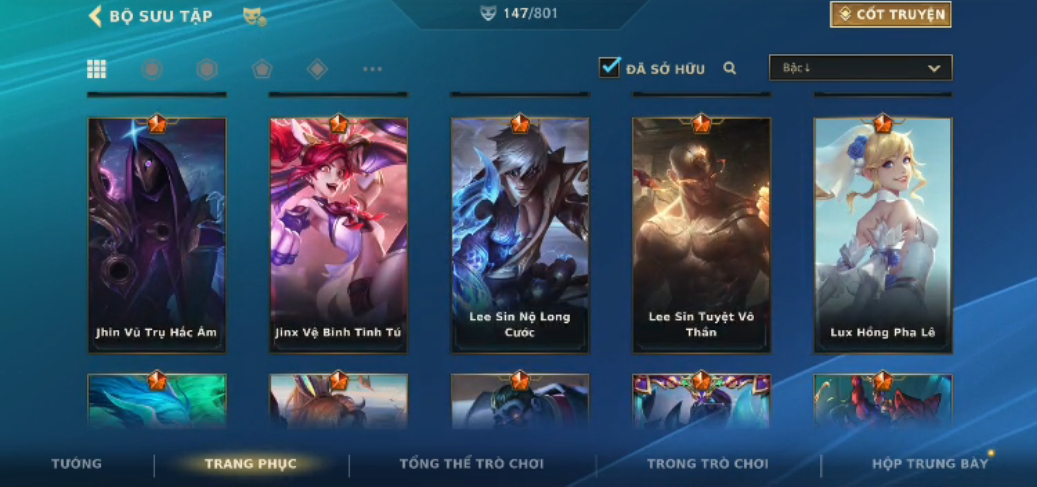The image size is (1037, 487).
Task: Choose the three-dots more filters icon
Action: [372, 69]
